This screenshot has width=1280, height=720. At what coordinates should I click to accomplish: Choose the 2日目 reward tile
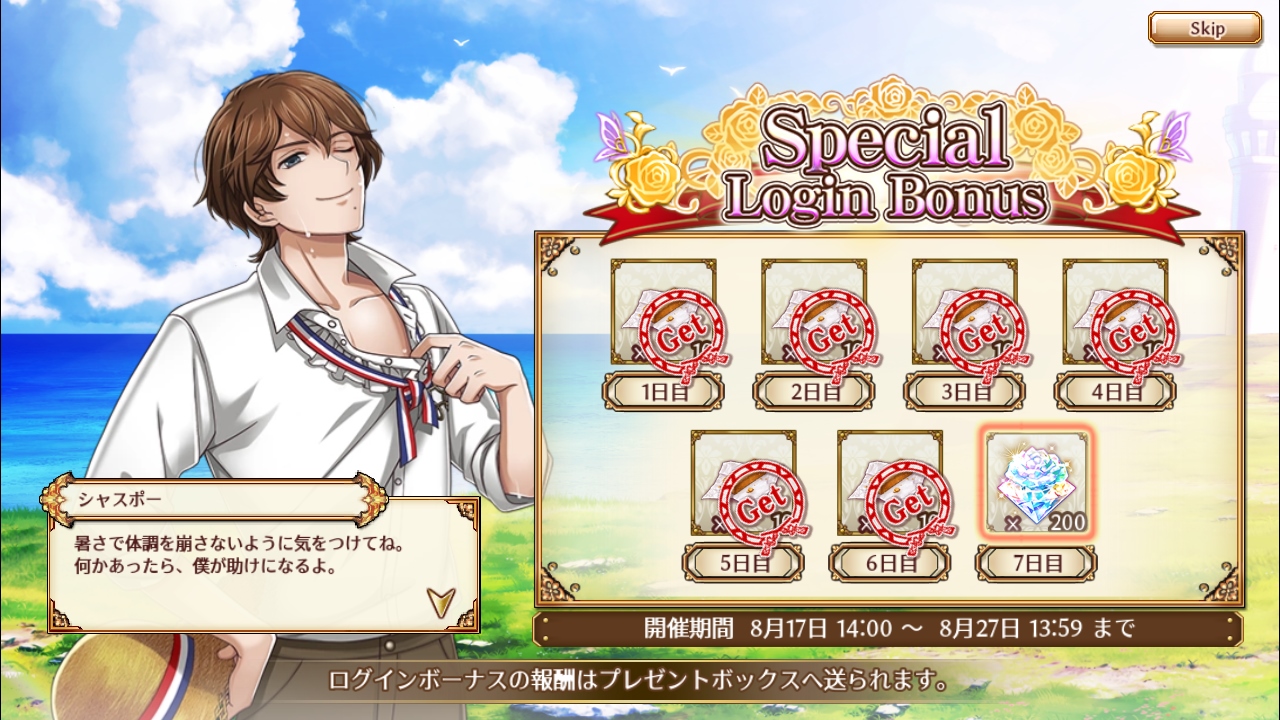[x=814, y=313]
